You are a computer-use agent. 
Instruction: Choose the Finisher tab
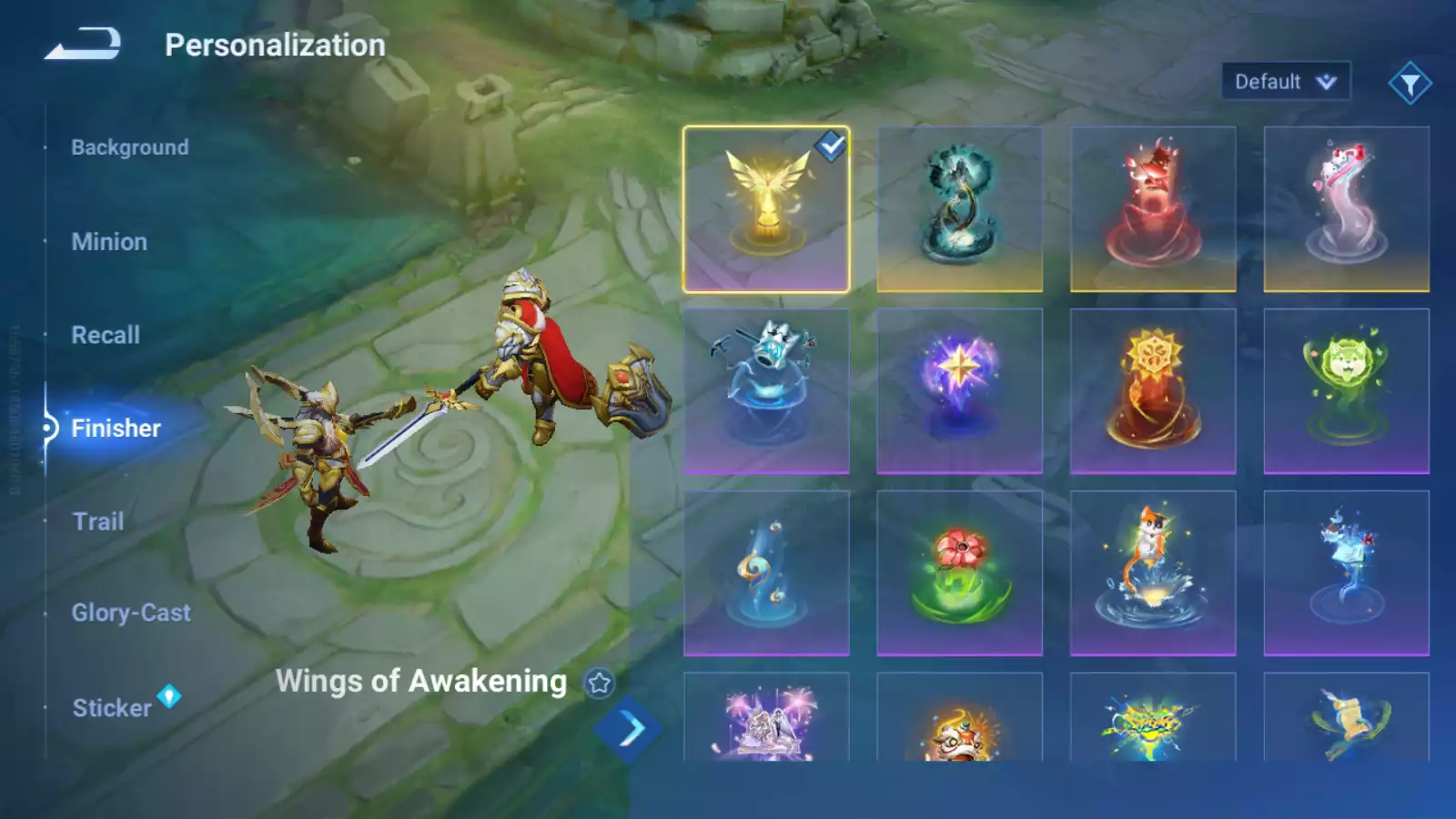pos(116,428)
